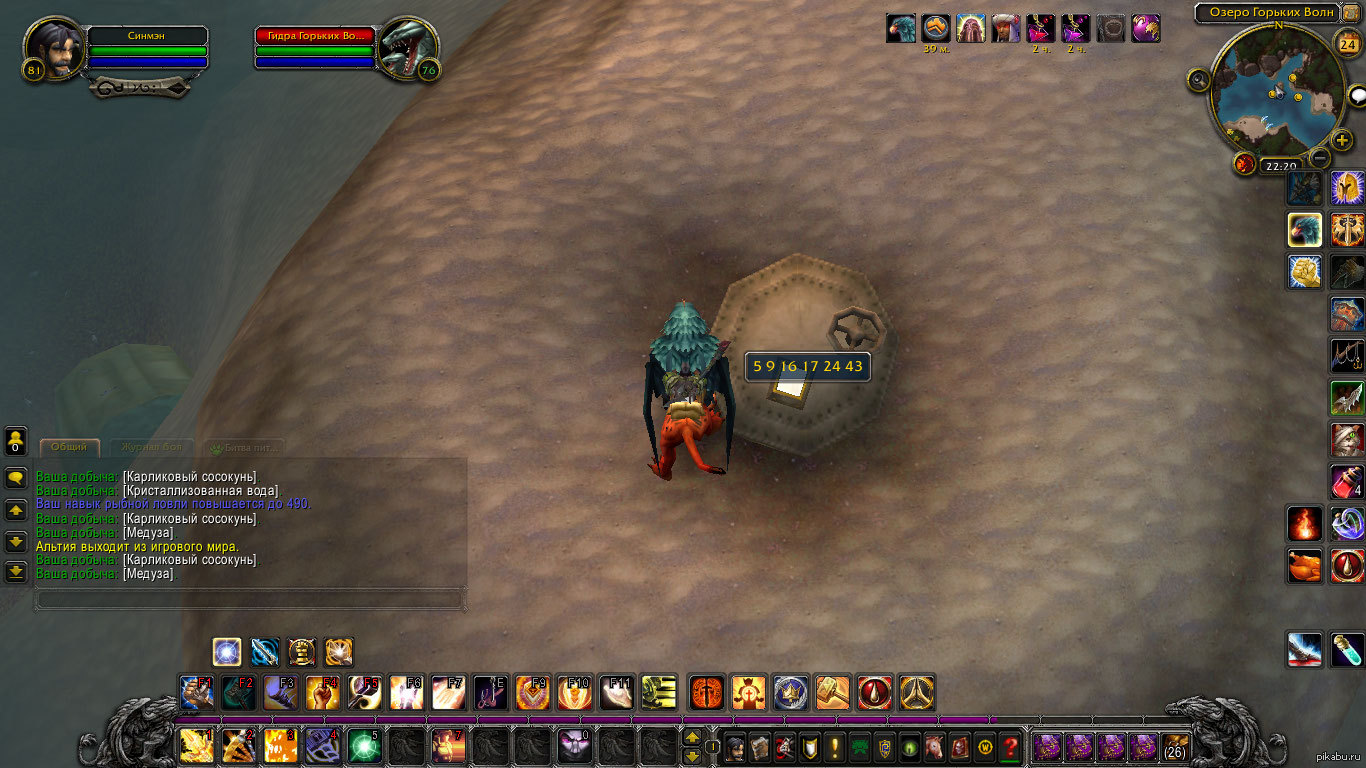Viewport: 1366px width, 768px height.
Task: Activate the green orb ability in slot 5
Action: 364,746
